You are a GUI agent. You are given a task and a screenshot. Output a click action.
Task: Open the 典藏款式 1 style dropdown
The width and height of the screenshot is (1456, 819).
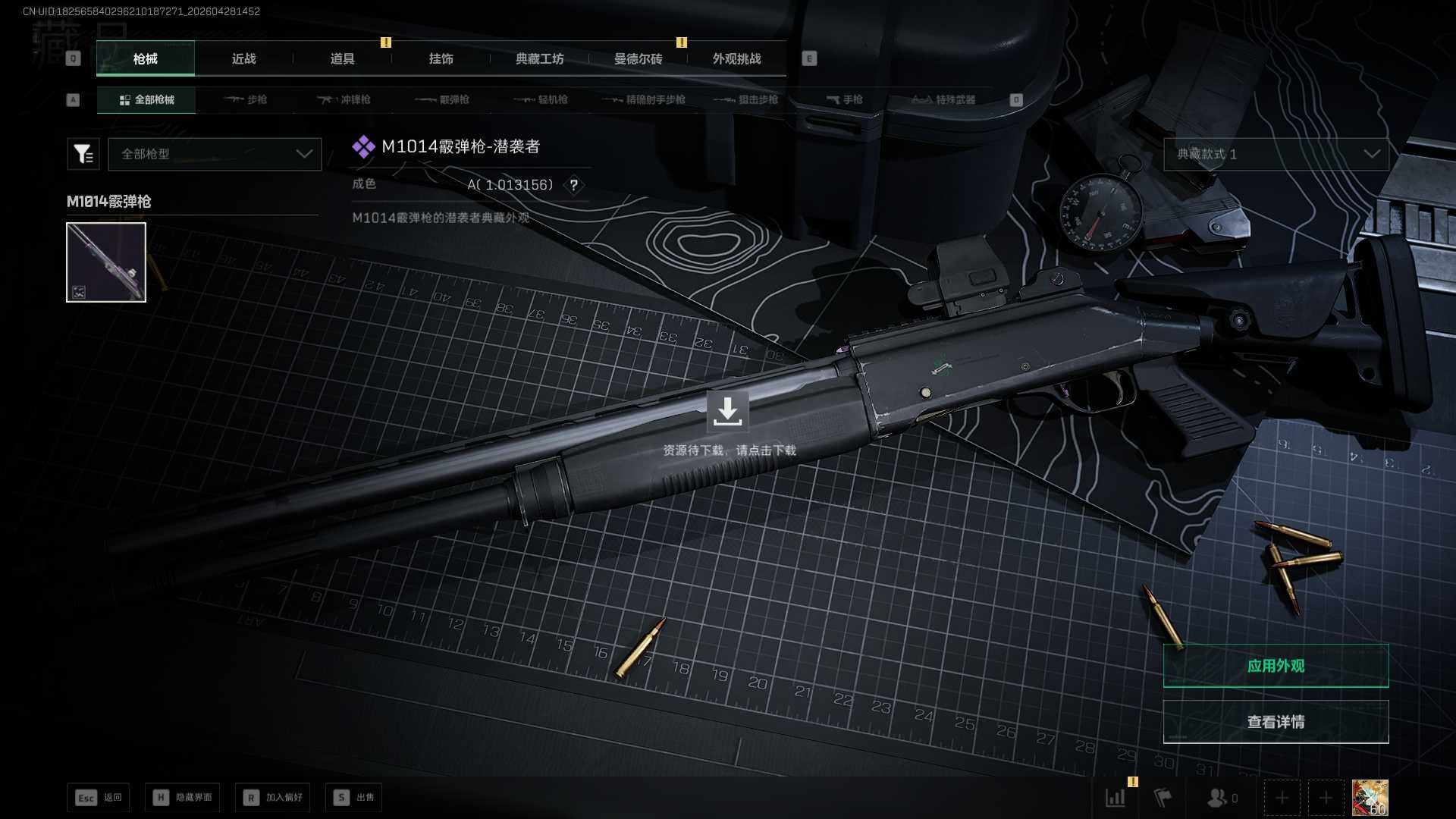(x=1276, y=154)
